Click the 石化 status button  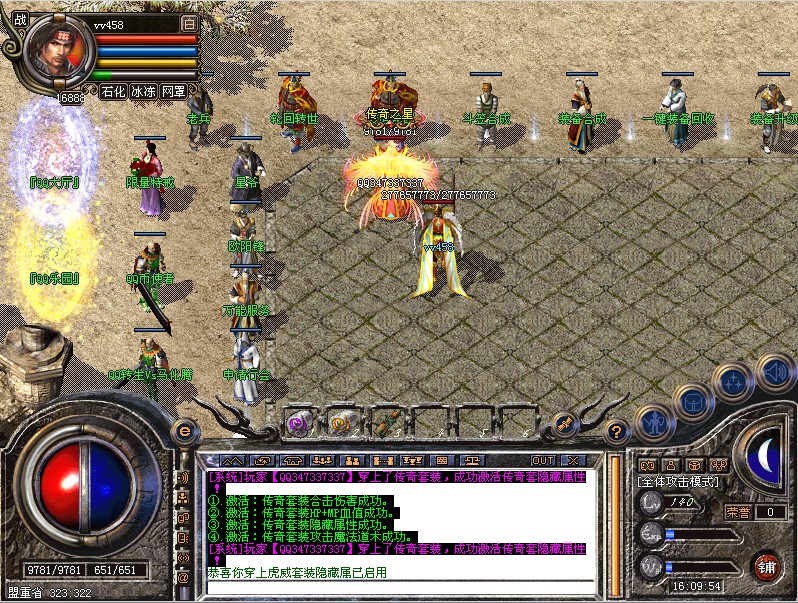click(x=114, y=91)
